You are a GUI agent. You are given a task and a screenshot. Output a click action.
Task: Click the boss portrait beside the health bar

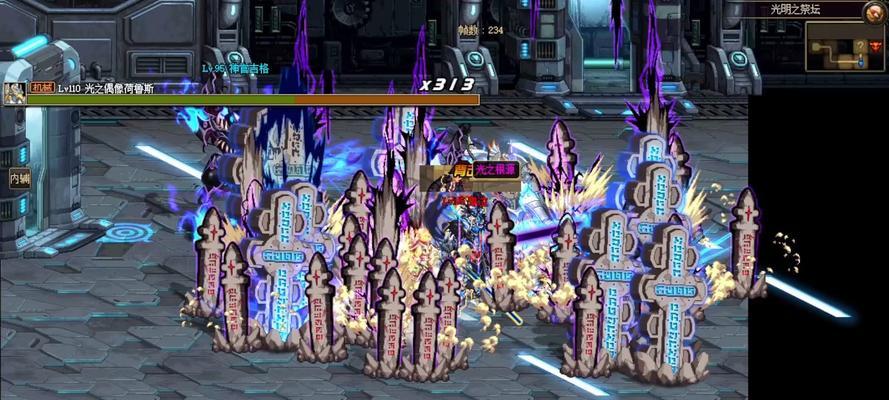pyautogui.click(x=14, y=94)
